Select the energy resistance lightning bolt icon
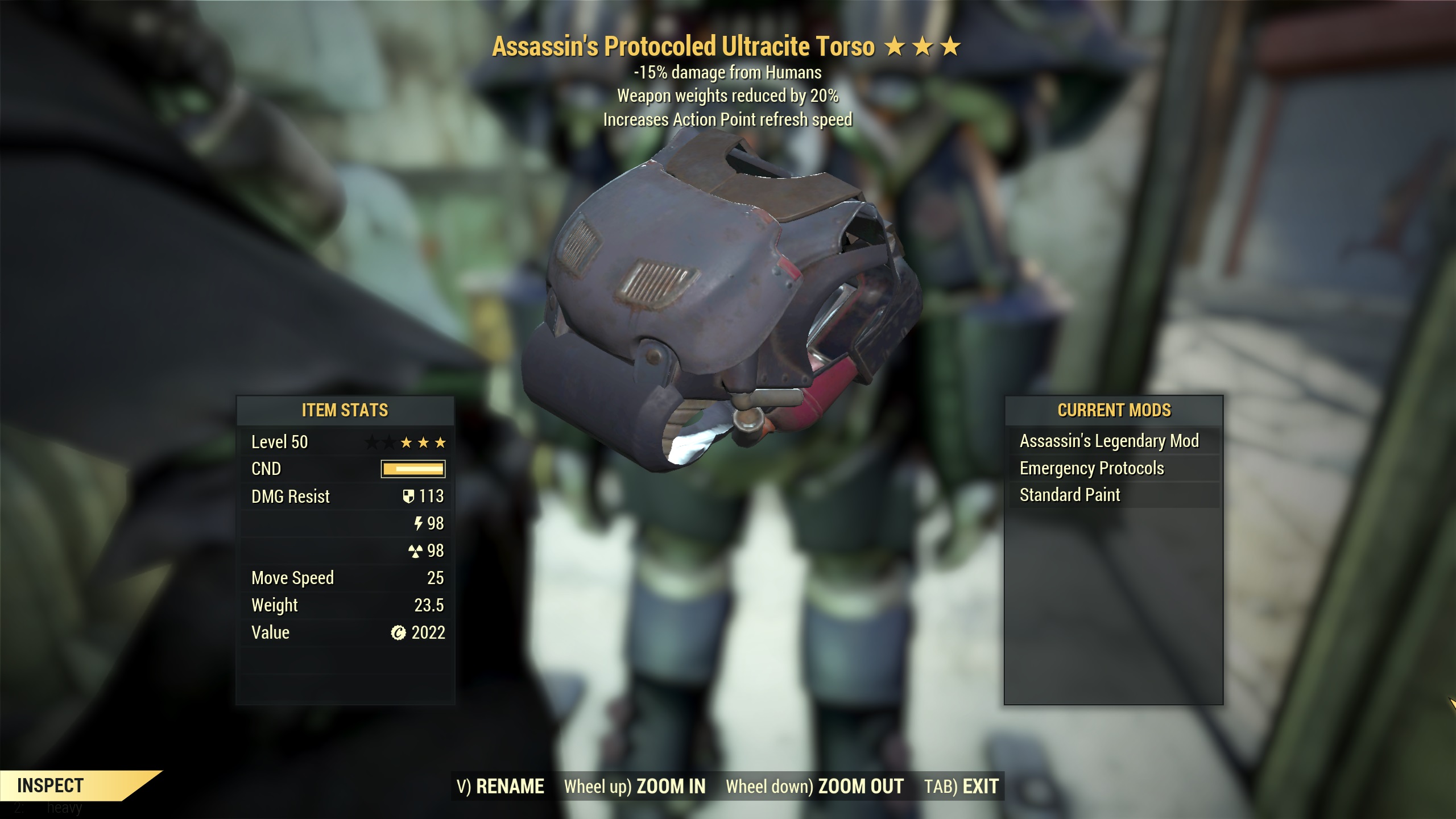The height and width of the screenshot is (819, 1456). pos(419,524)
